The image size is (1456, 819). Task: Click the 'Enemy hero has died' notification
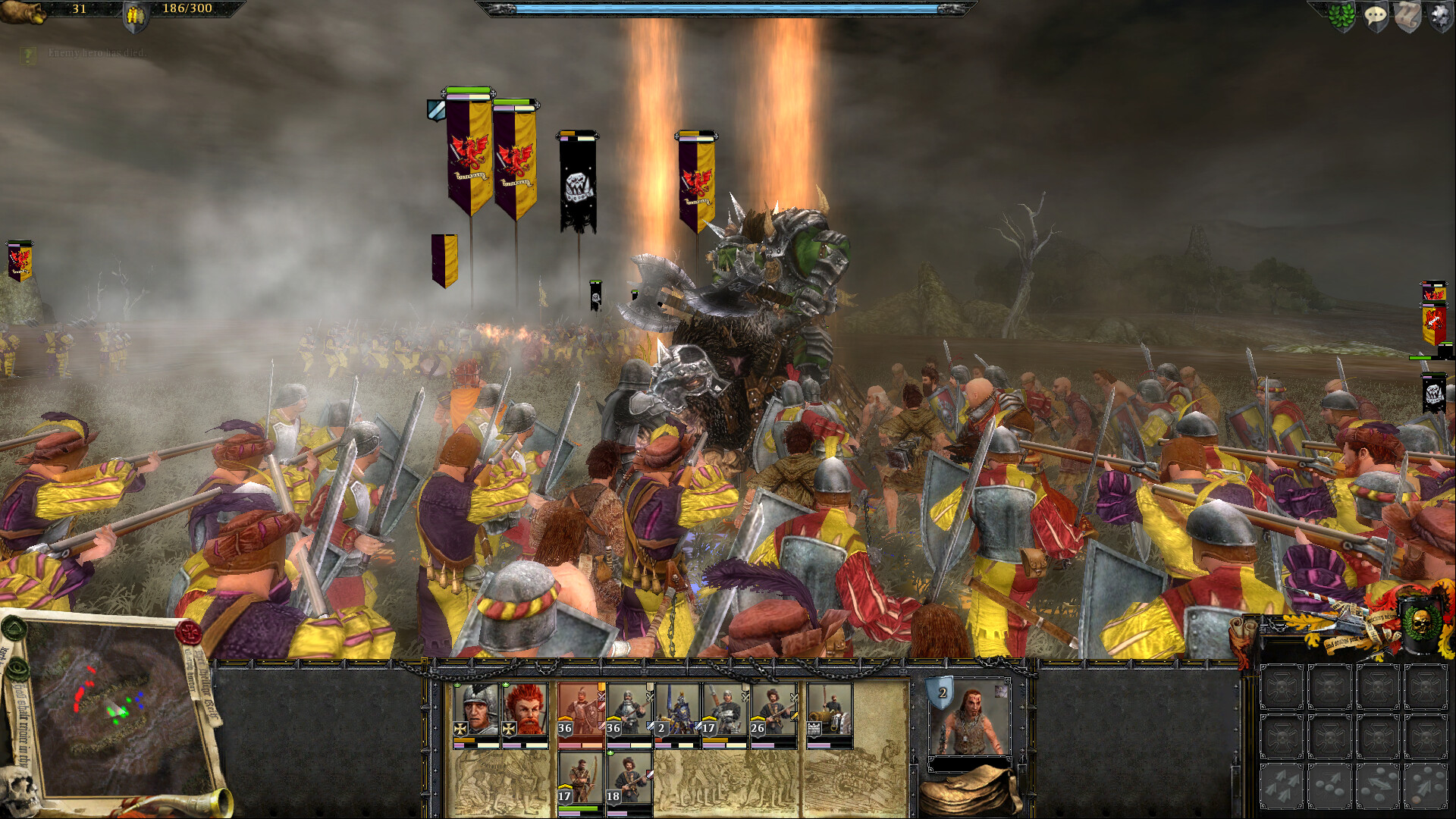point(91,54)
